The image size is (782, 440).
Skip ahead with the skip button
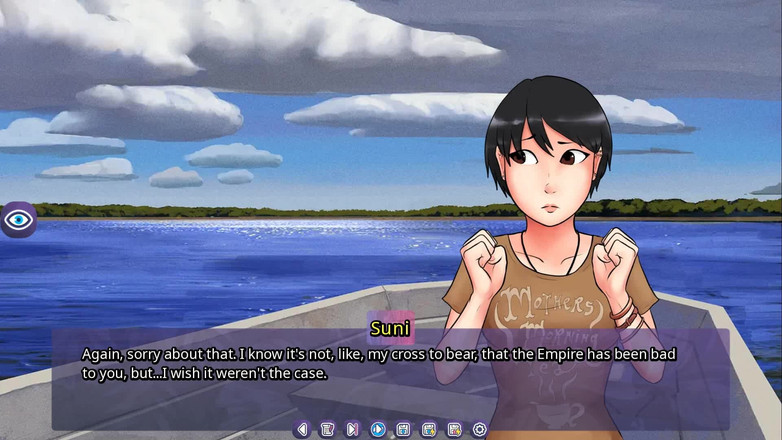point(352,429)
